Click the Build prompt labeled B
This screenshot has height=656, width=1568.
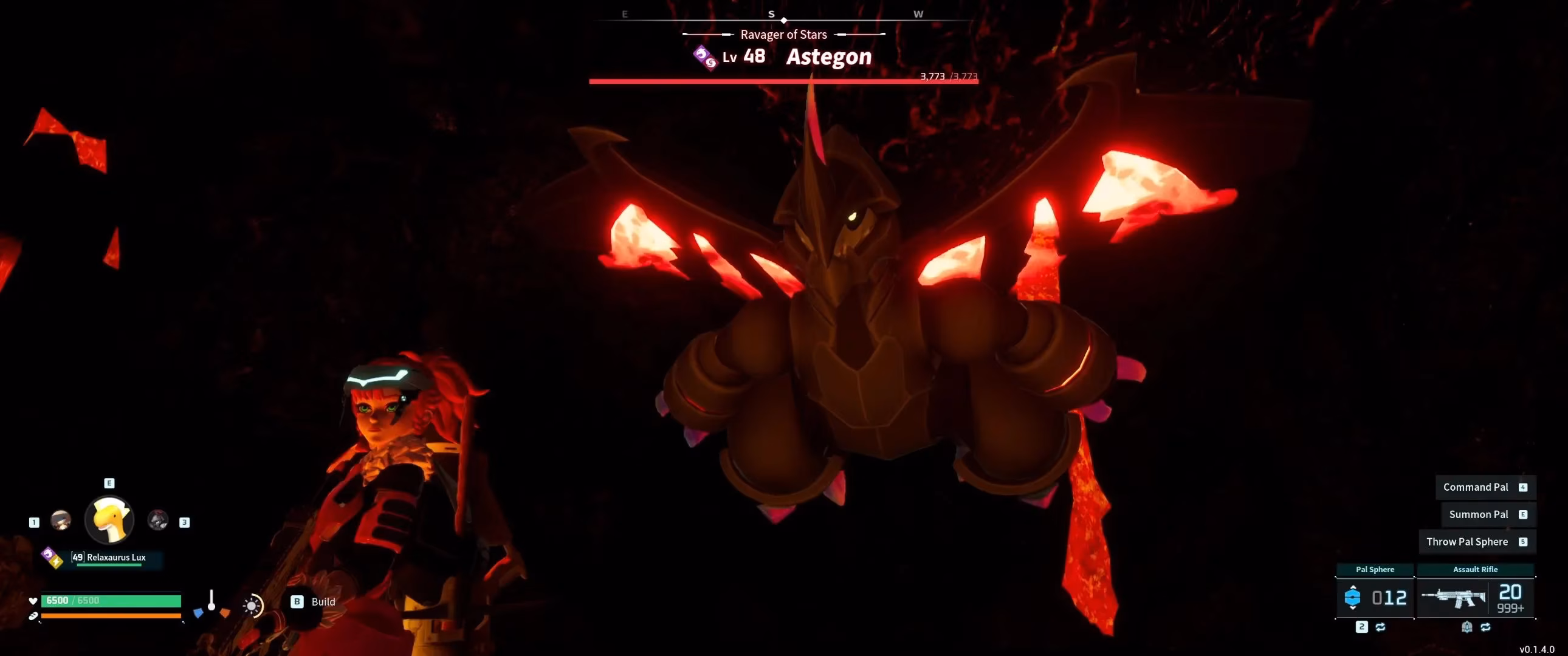click(x=297, y=601)
